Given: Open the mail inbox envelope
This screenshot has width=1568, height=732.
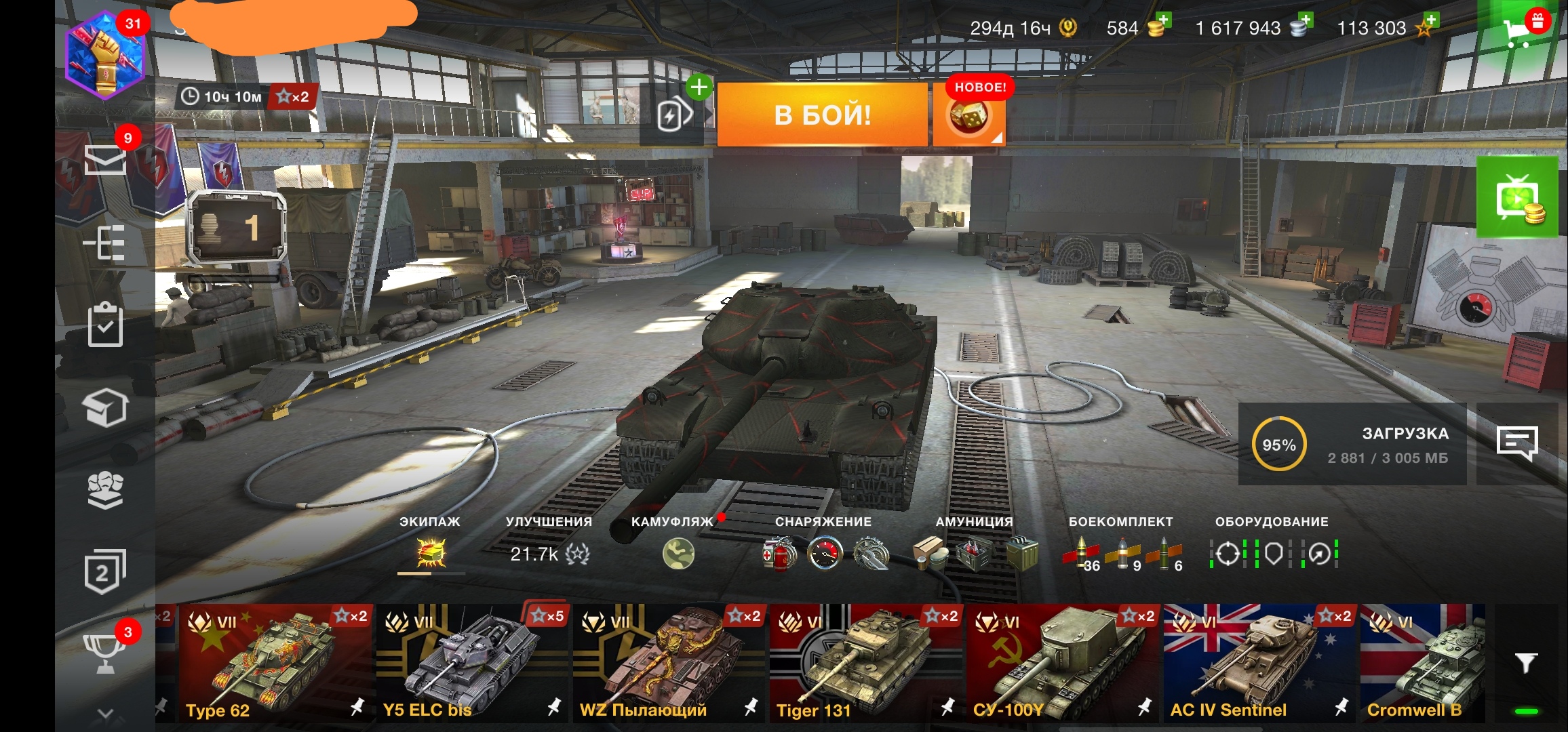Looking at the screenshot, I should [x=105, y=160].
